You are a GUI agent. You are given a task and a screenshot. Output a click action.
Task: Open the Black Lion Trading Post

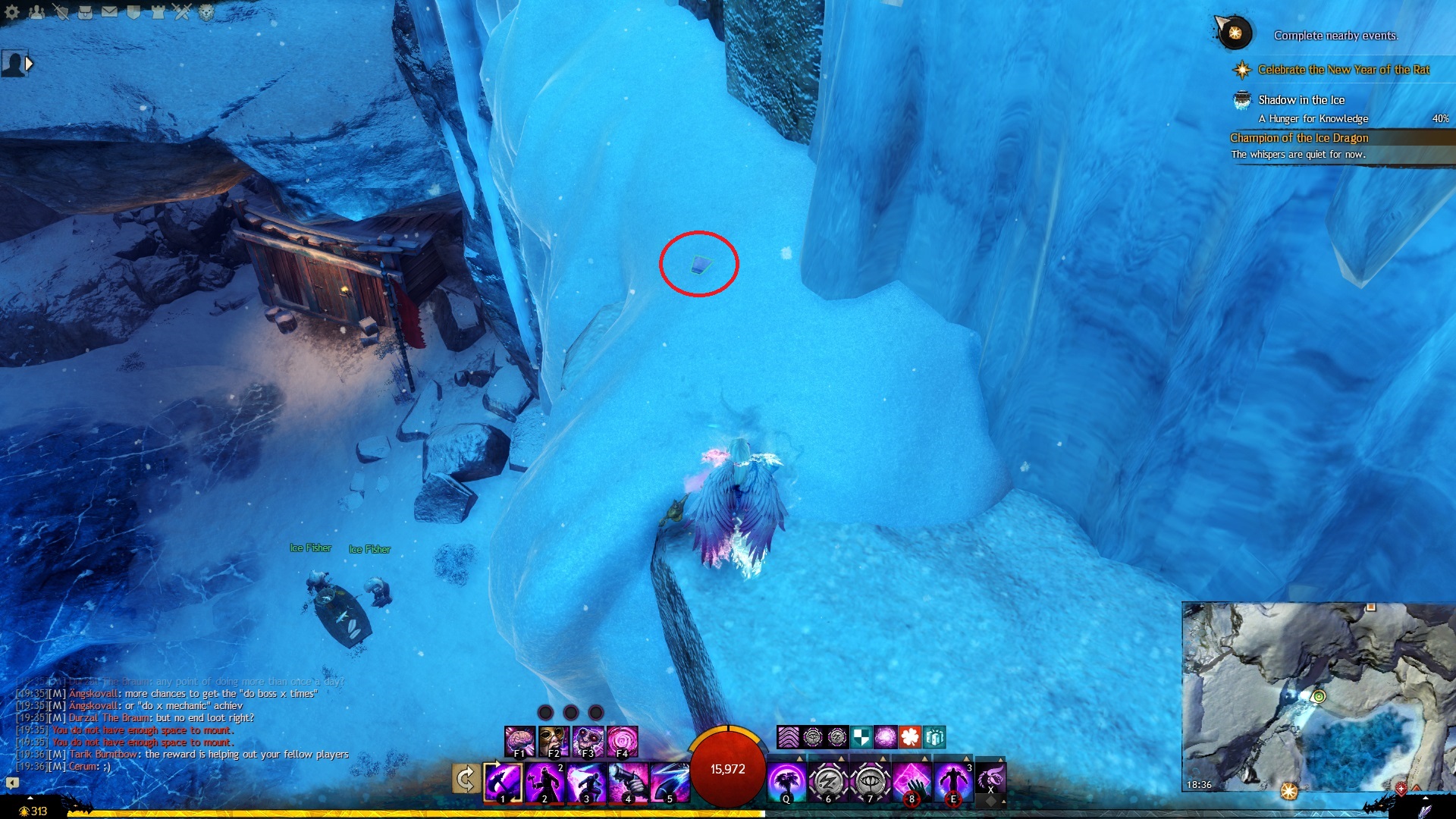[x=206, y=11]
